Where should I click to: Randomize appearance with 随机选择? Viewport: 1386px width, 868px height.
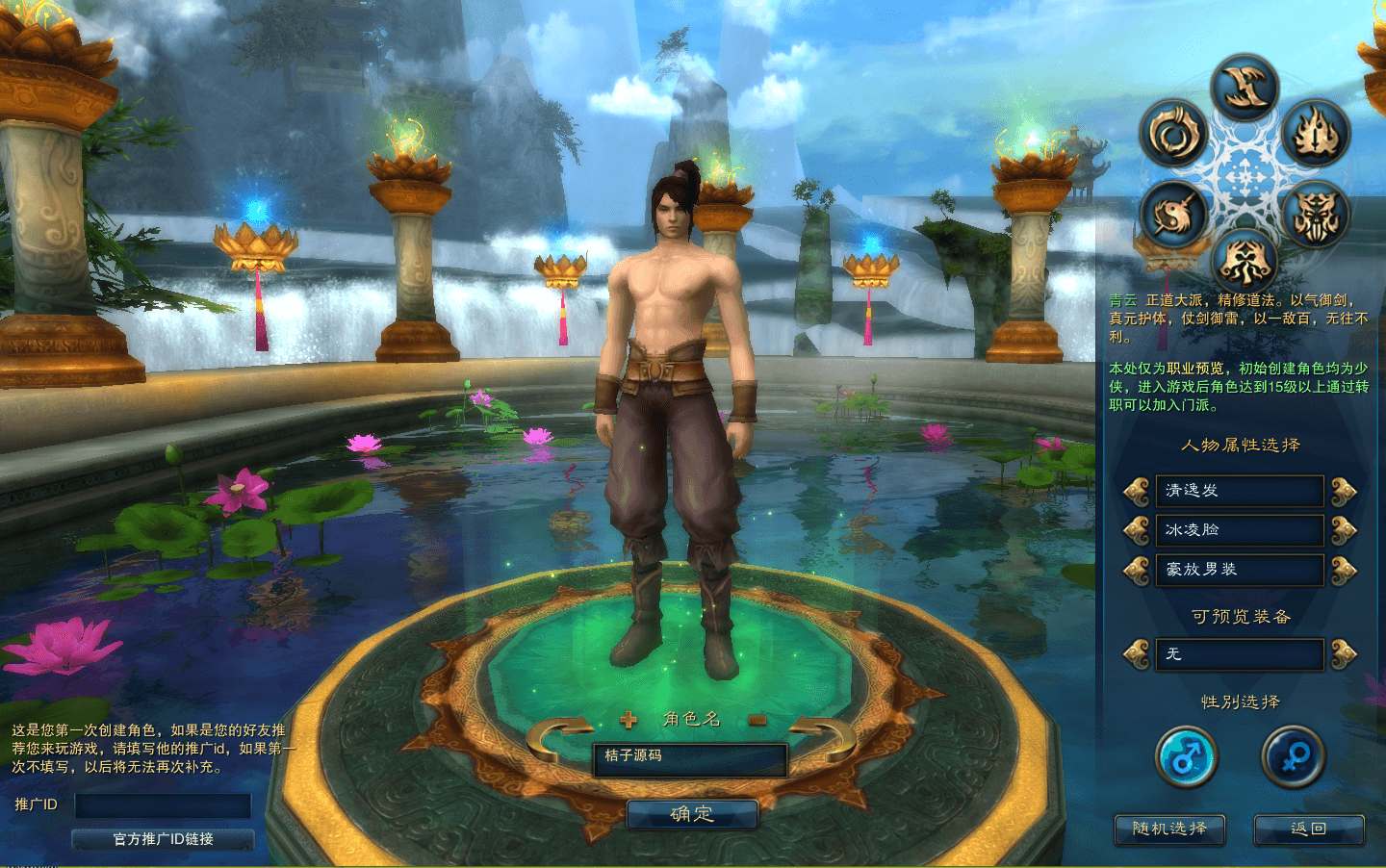click(x=1169, y=829)
